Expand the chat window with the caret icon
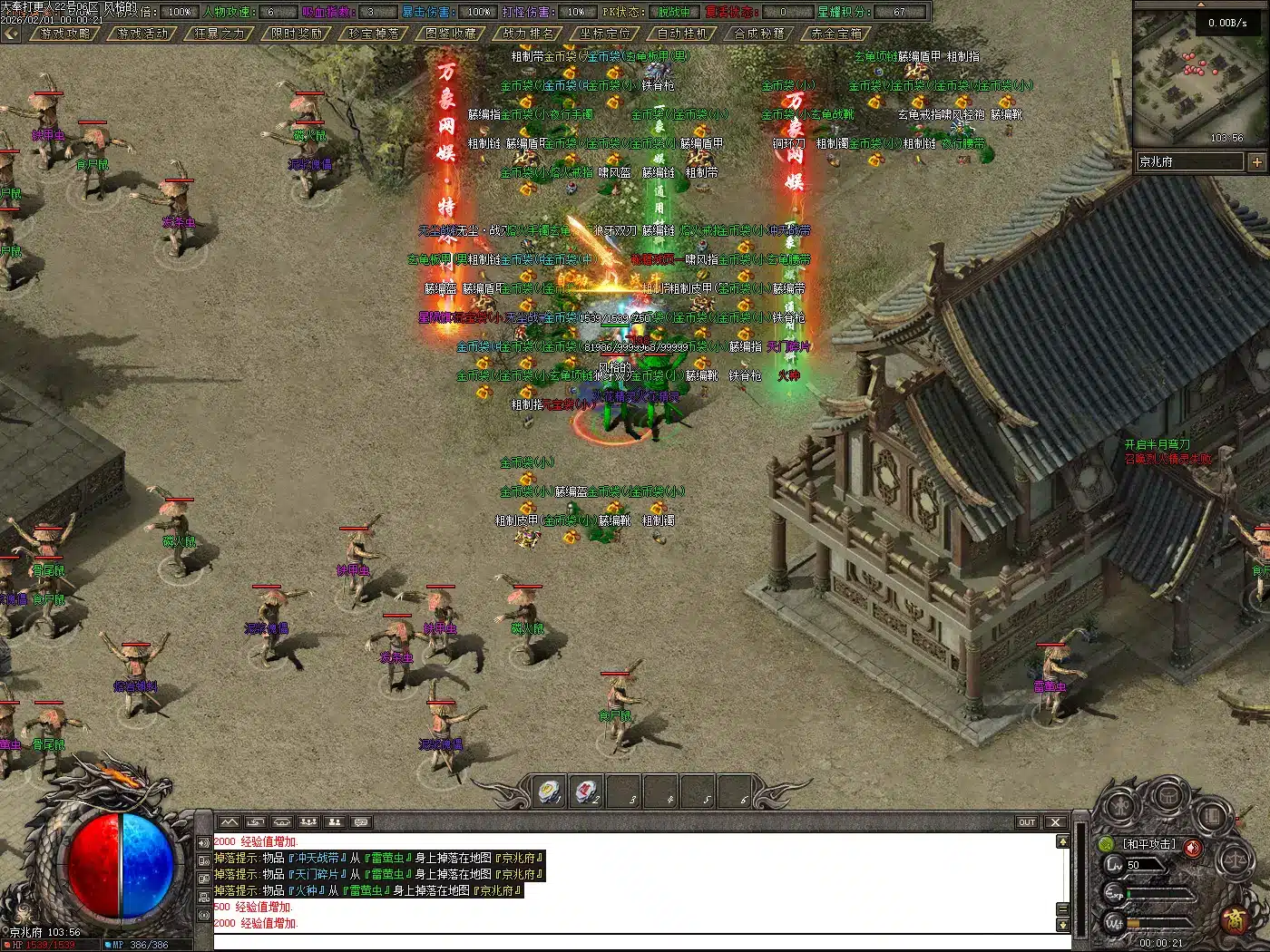This screenshot has width=1270, height=952. pos(1063,841)
